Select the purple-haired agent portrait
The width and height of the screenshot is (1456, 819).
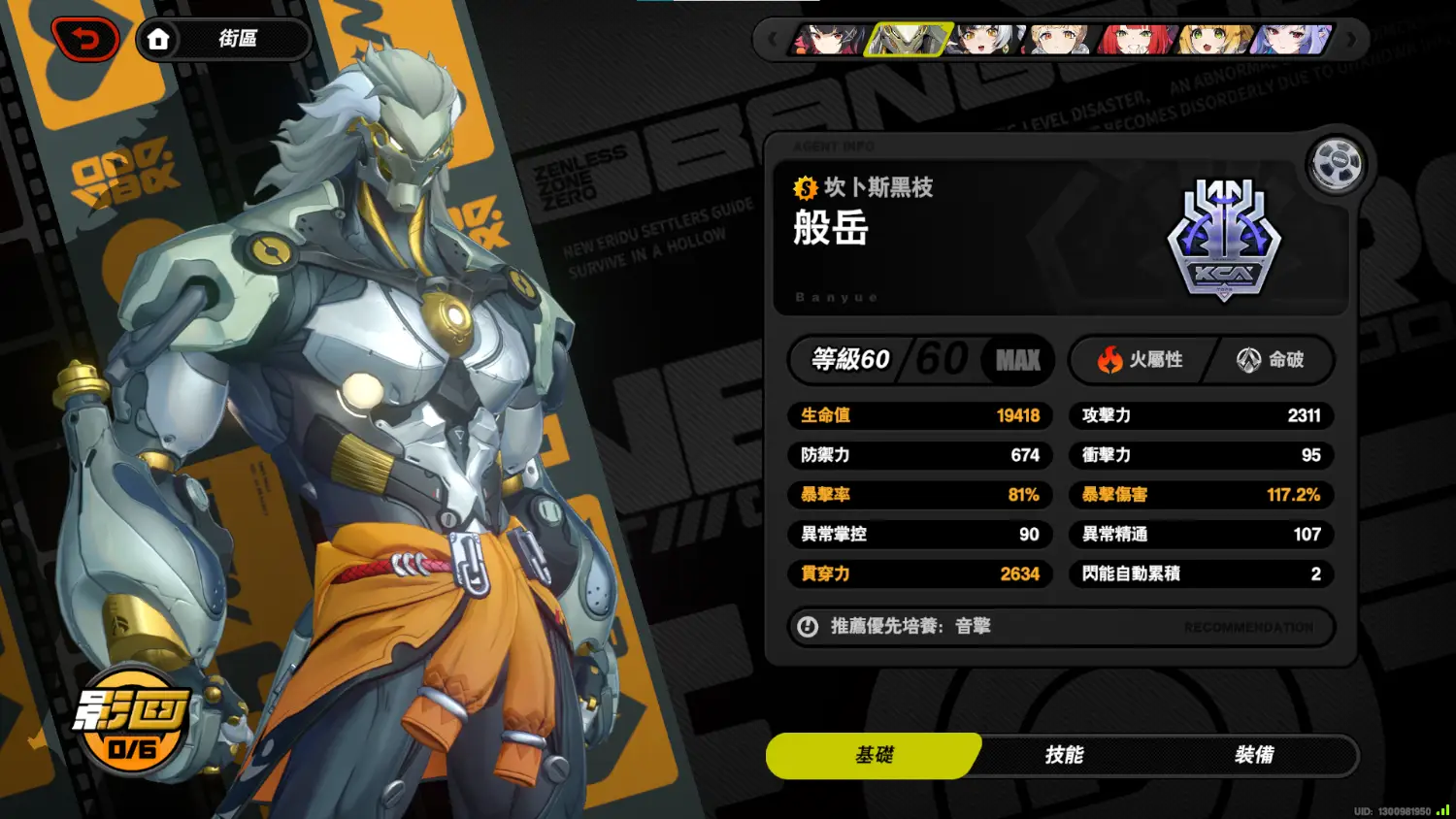point(1292,40)
